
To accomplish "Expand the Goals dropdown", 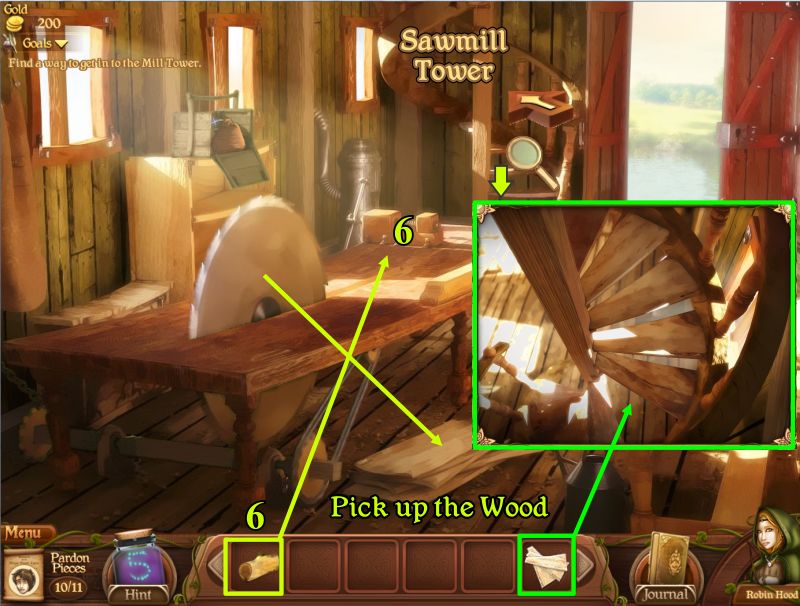I will 45,43.
